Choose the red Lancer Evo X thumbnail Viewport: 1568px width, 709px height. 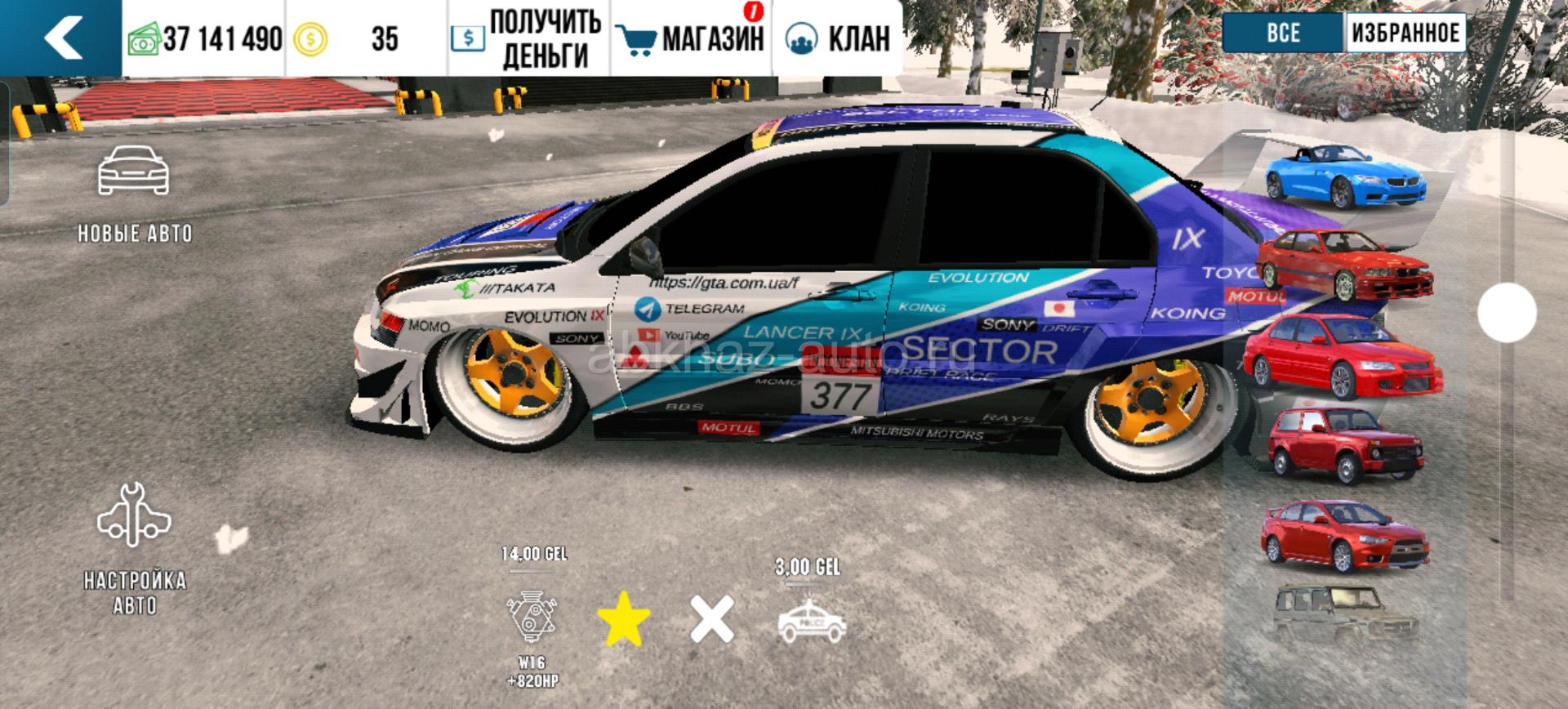coord(1343,535)
